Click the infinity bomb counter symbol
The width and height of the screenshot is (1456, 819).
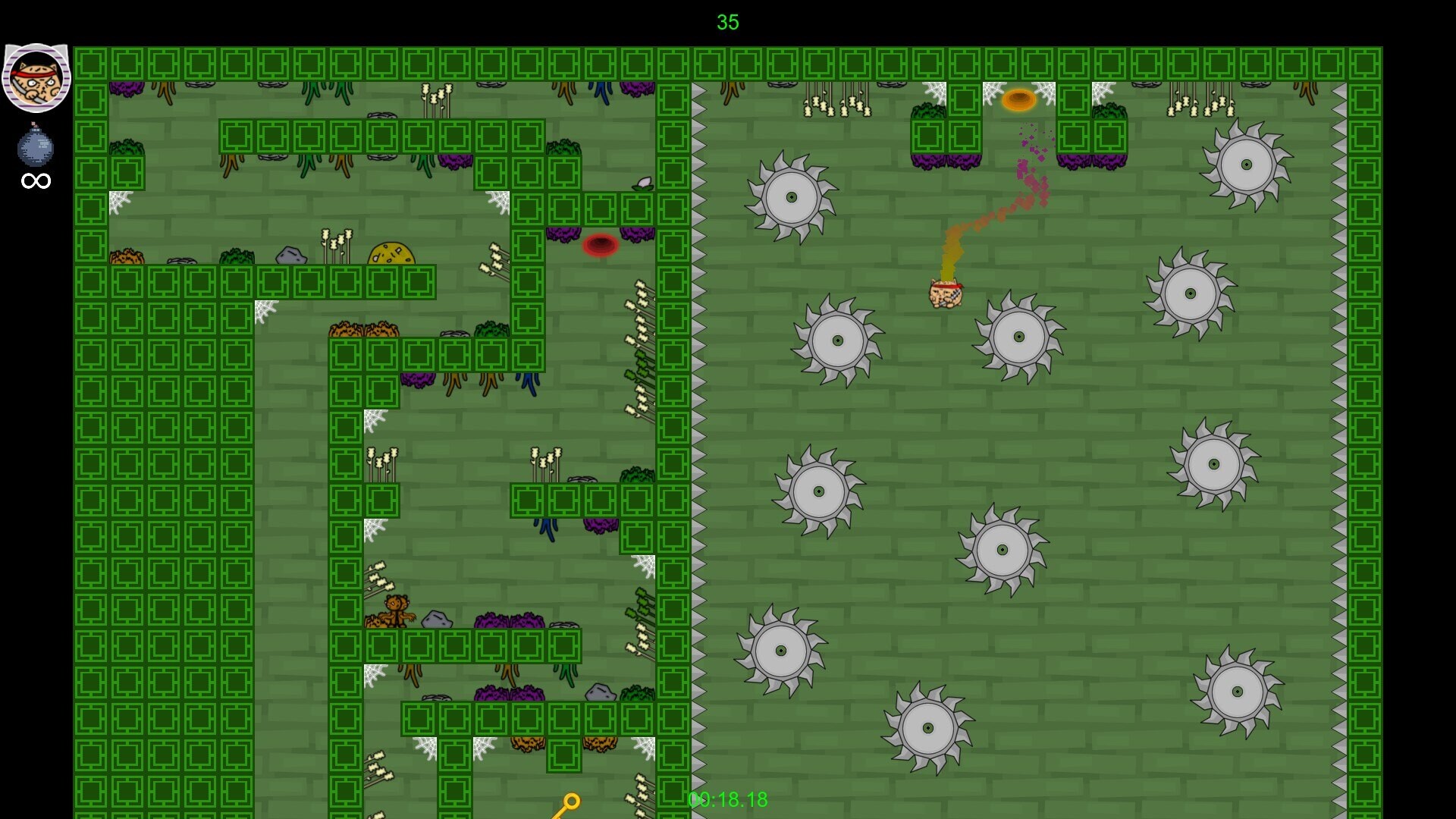(35, 180)
